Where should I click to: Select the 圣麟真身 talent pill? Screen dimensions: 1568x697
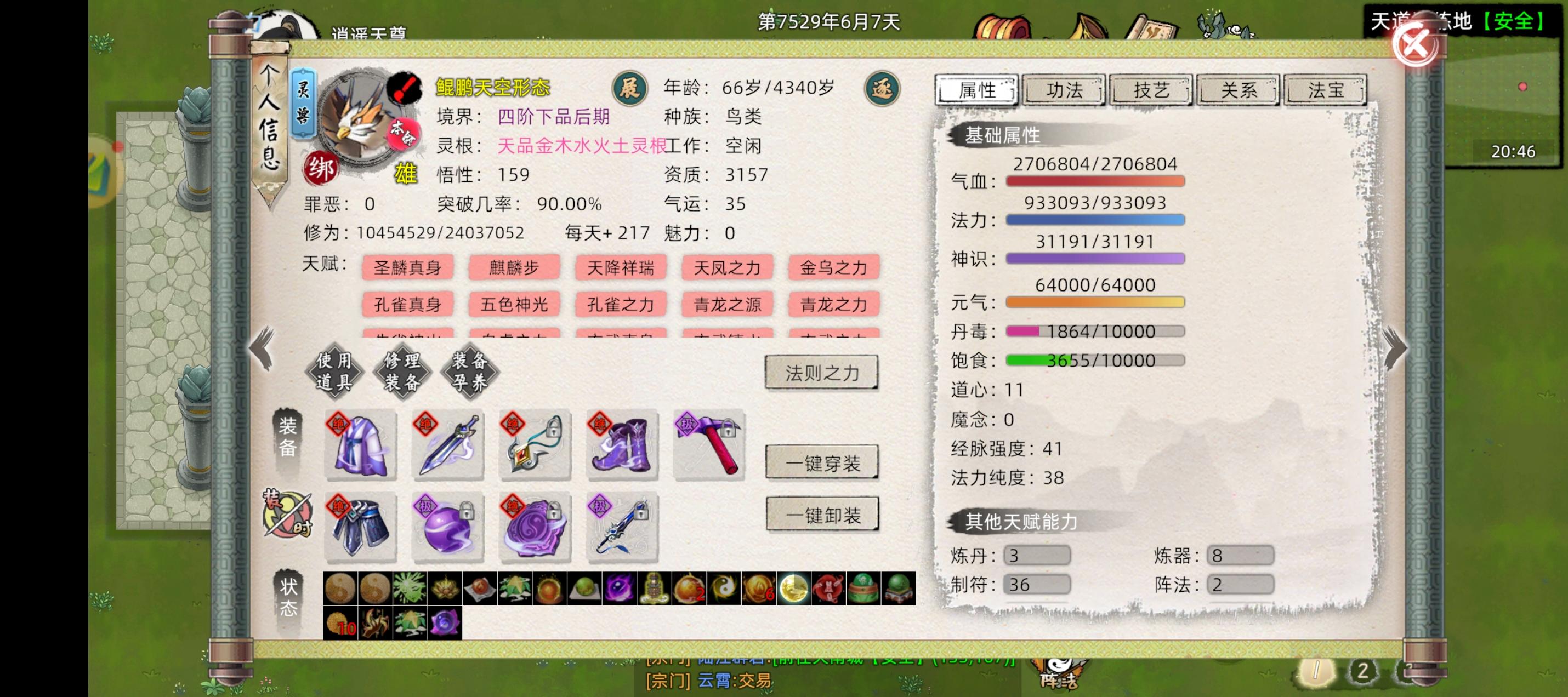pos(408,267)
